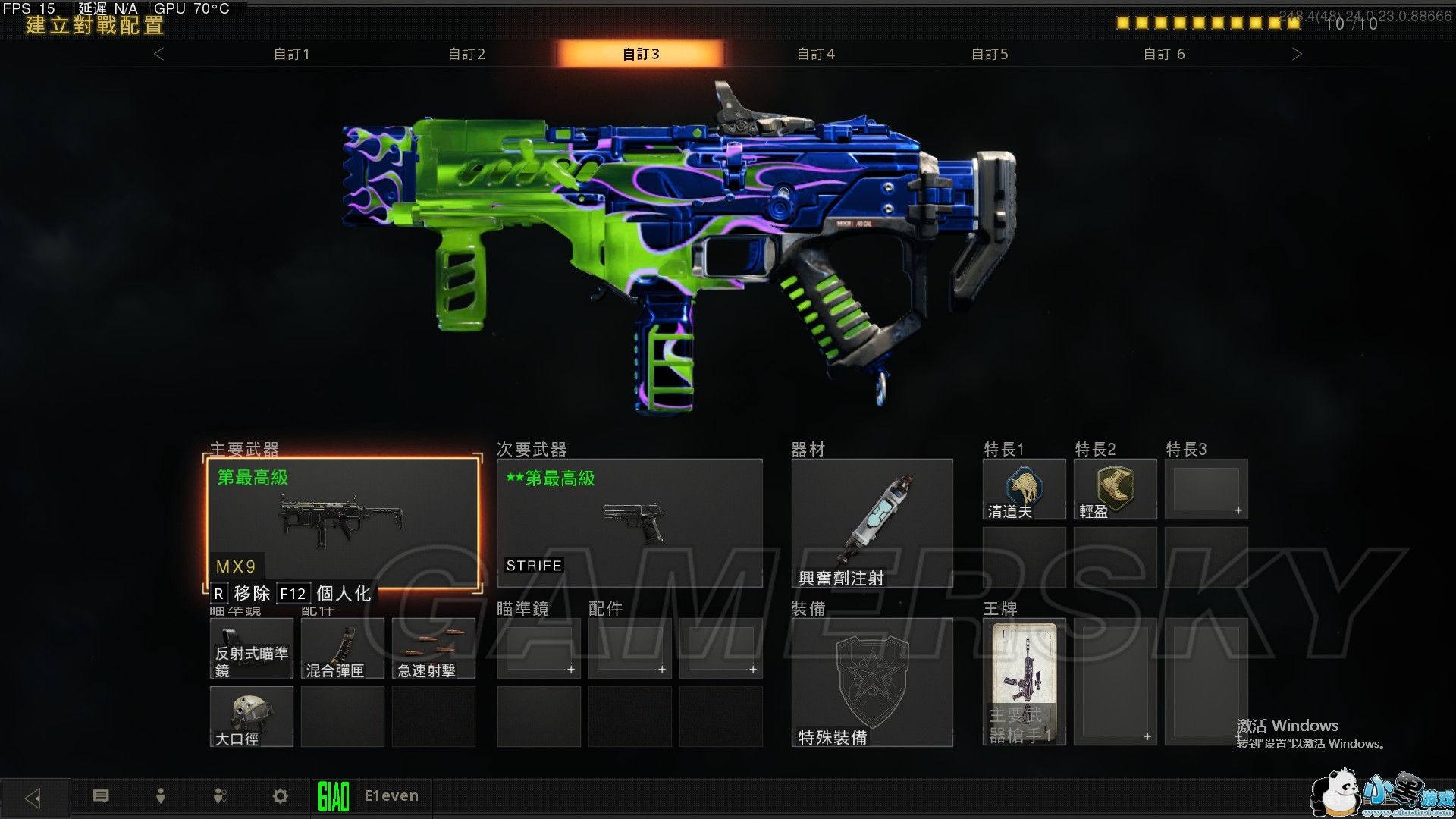The image size is (1456, 819).
Task: Choose the 興奮劑注射 gear slot
Action: pyautogui.click(x=872, y=522)
